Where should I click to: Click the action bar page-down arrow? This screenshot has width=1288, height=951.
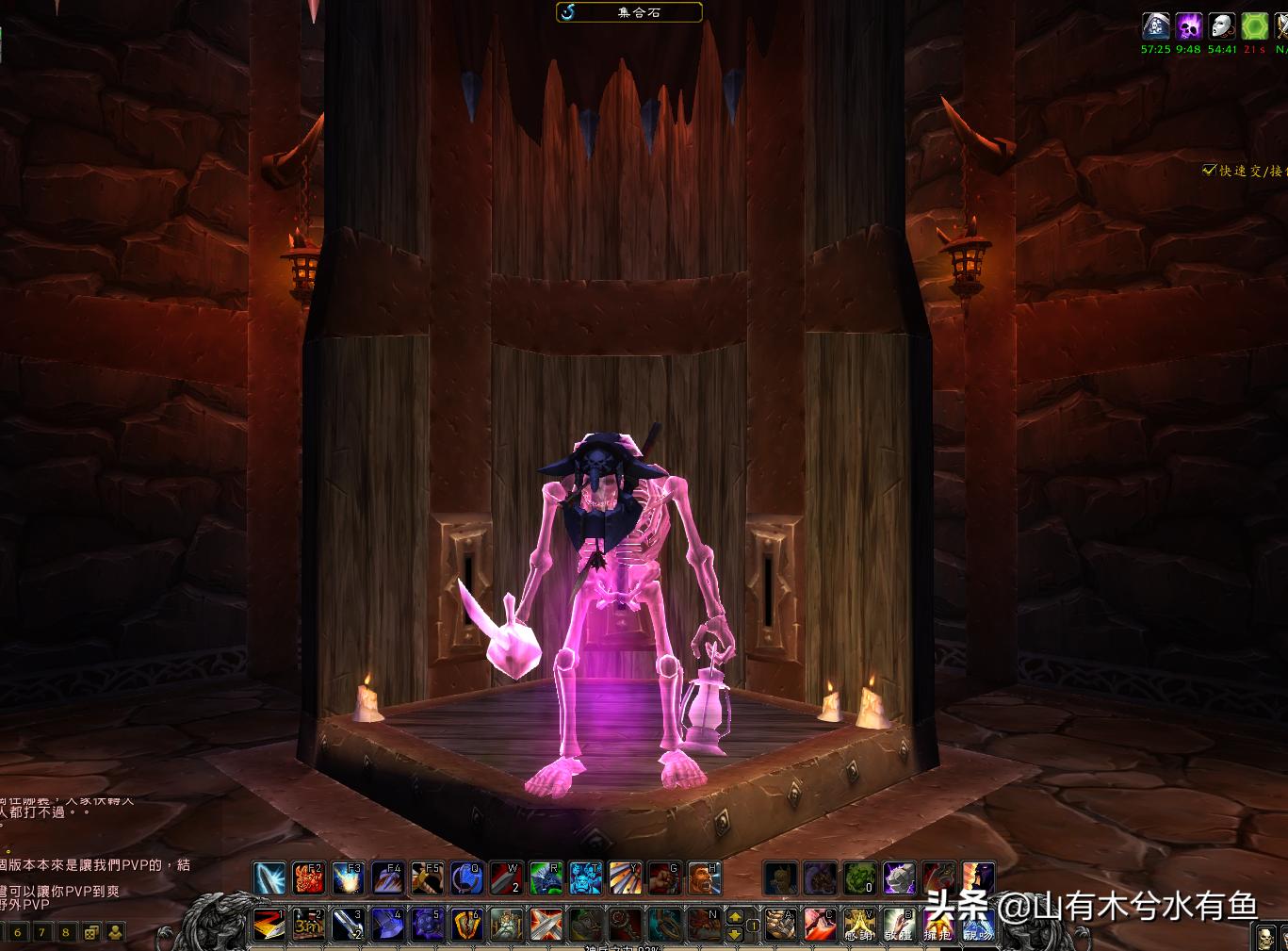click(x=733, y=935)
